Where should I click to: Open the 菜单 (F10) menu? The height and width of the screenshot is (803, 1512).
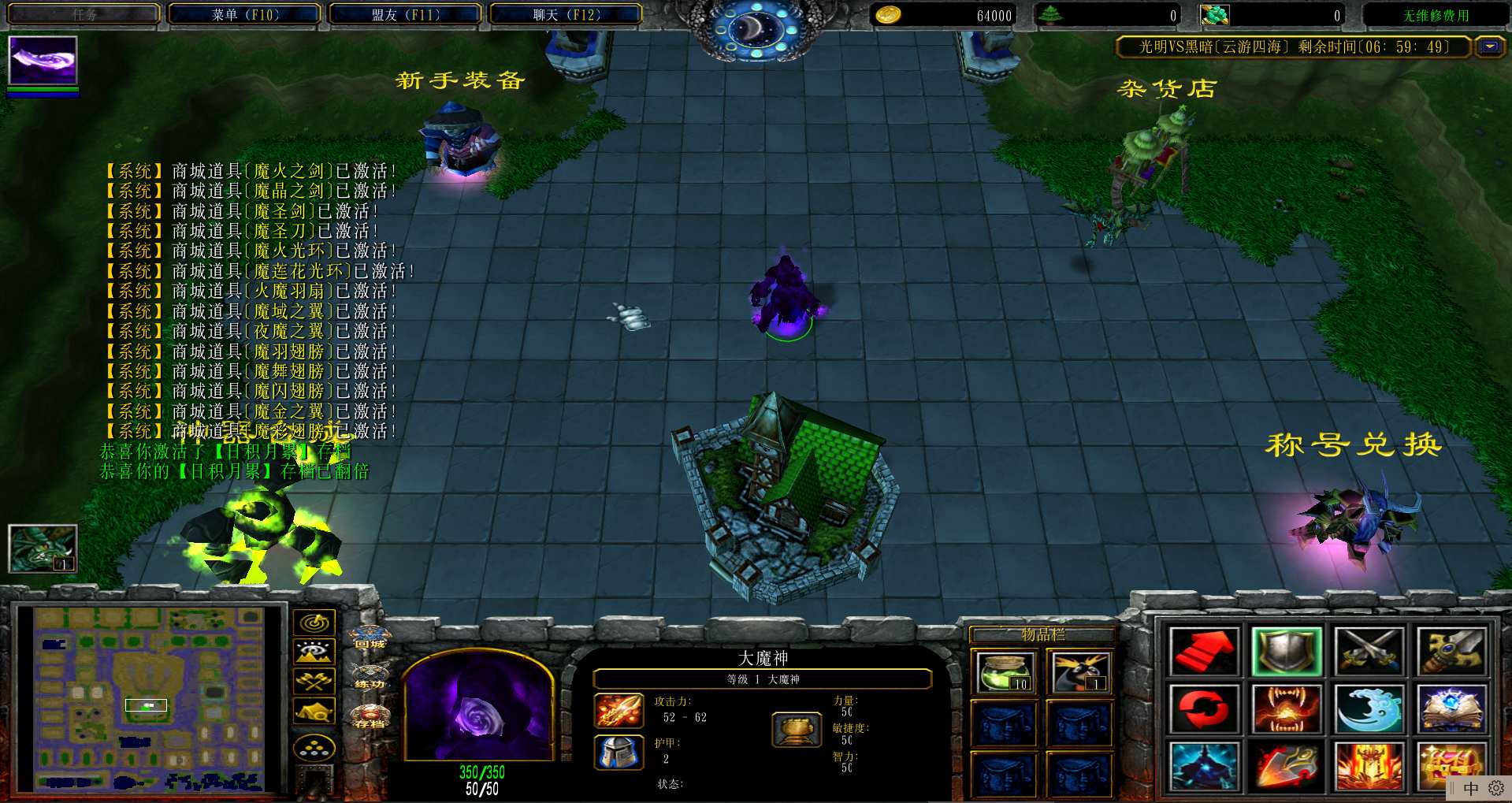click(245, 14)
